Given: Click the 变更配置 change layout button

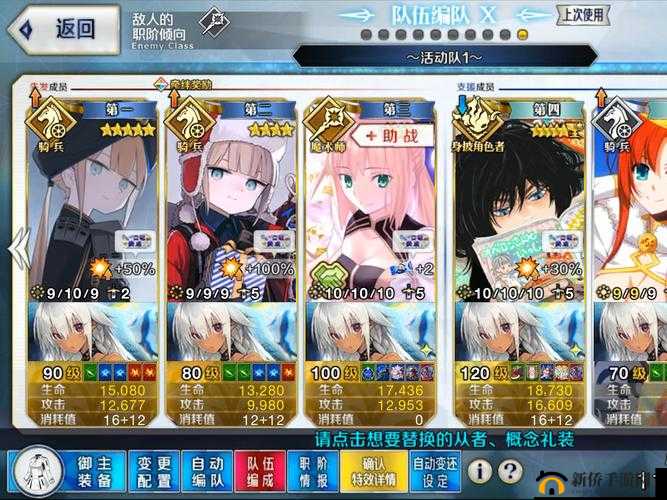Looking at the screenshot, I should click(x=153, y=472).
